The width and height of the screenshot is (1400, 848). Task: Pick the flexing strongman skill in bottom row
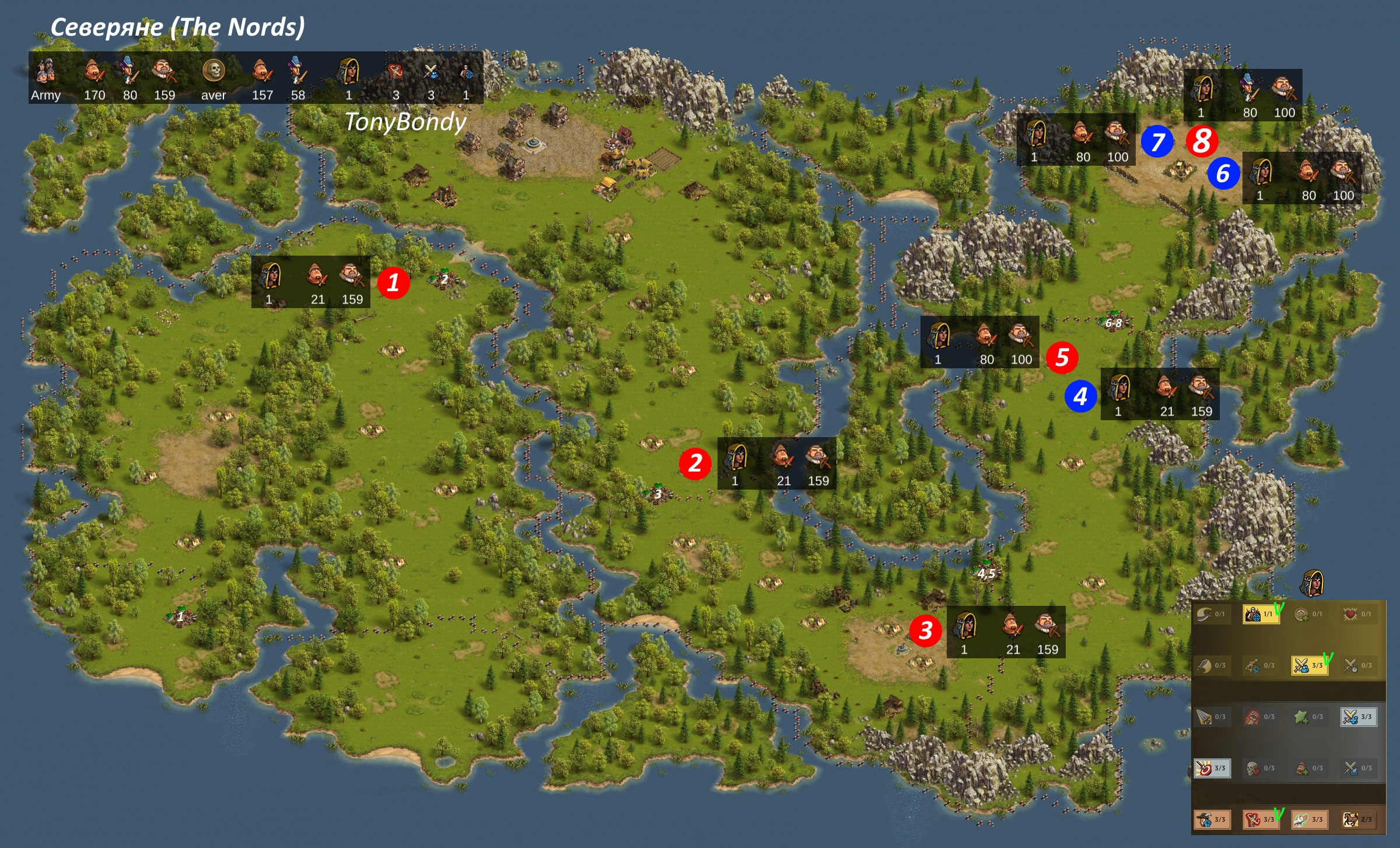click(1259, 819)
